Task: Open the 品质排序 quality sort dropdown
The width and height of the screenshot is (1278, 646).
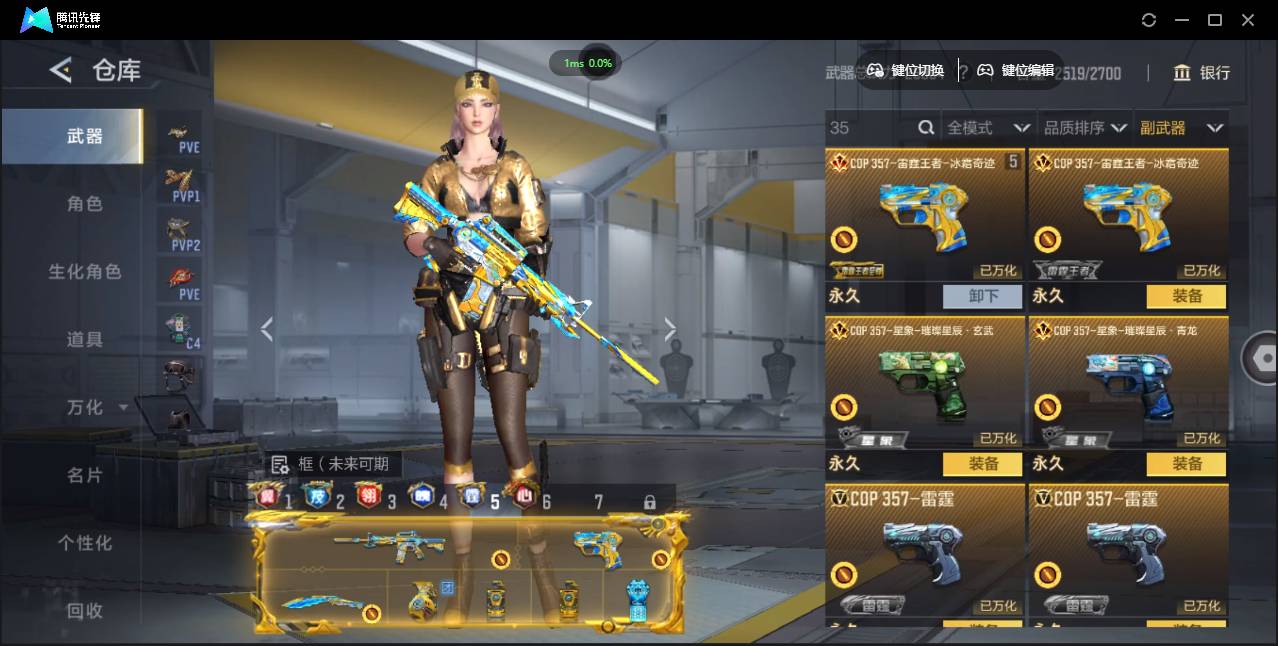Action: click(x=1085, y=128)
